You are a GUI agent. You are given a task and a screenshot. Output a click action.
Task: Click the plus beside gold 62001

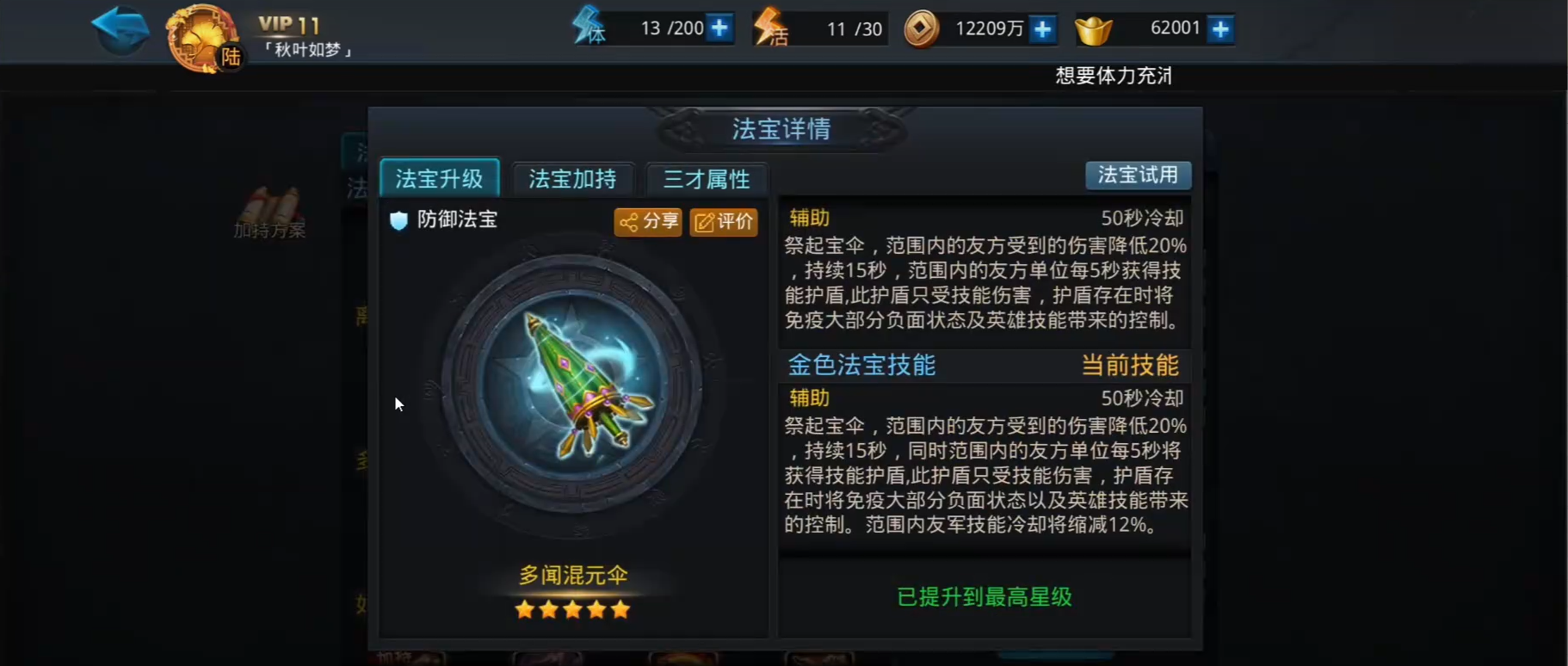tap(1219, 28)
